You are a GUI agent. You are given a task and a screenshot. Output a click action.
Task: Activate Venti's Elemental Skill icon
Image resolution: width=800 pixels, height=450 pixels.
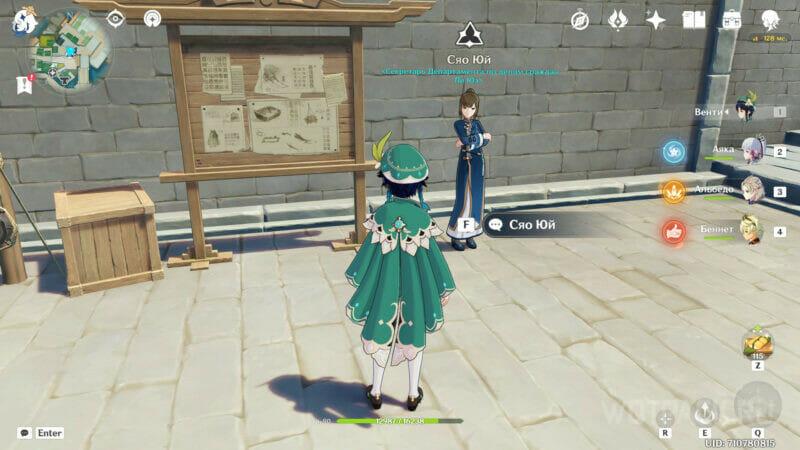click(x=706, y=410)
